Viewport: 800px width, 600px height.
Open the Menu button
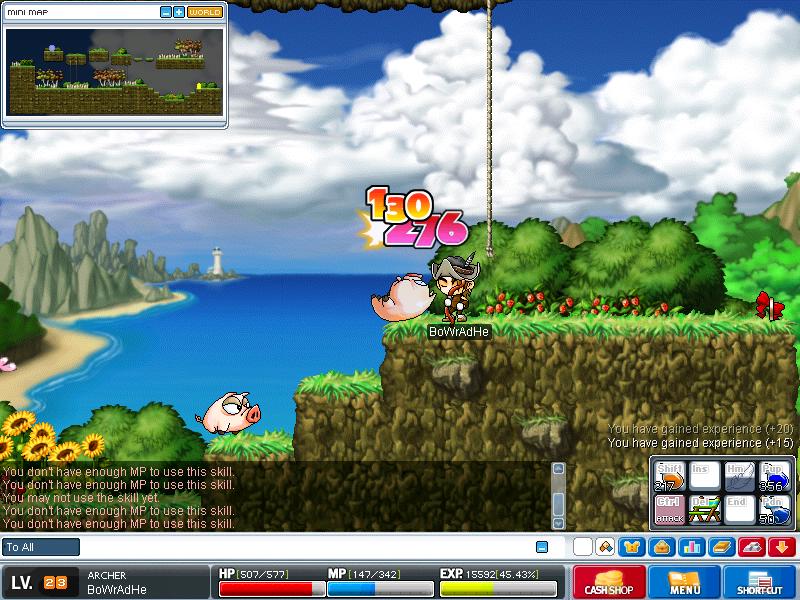(x=685, y=583)
